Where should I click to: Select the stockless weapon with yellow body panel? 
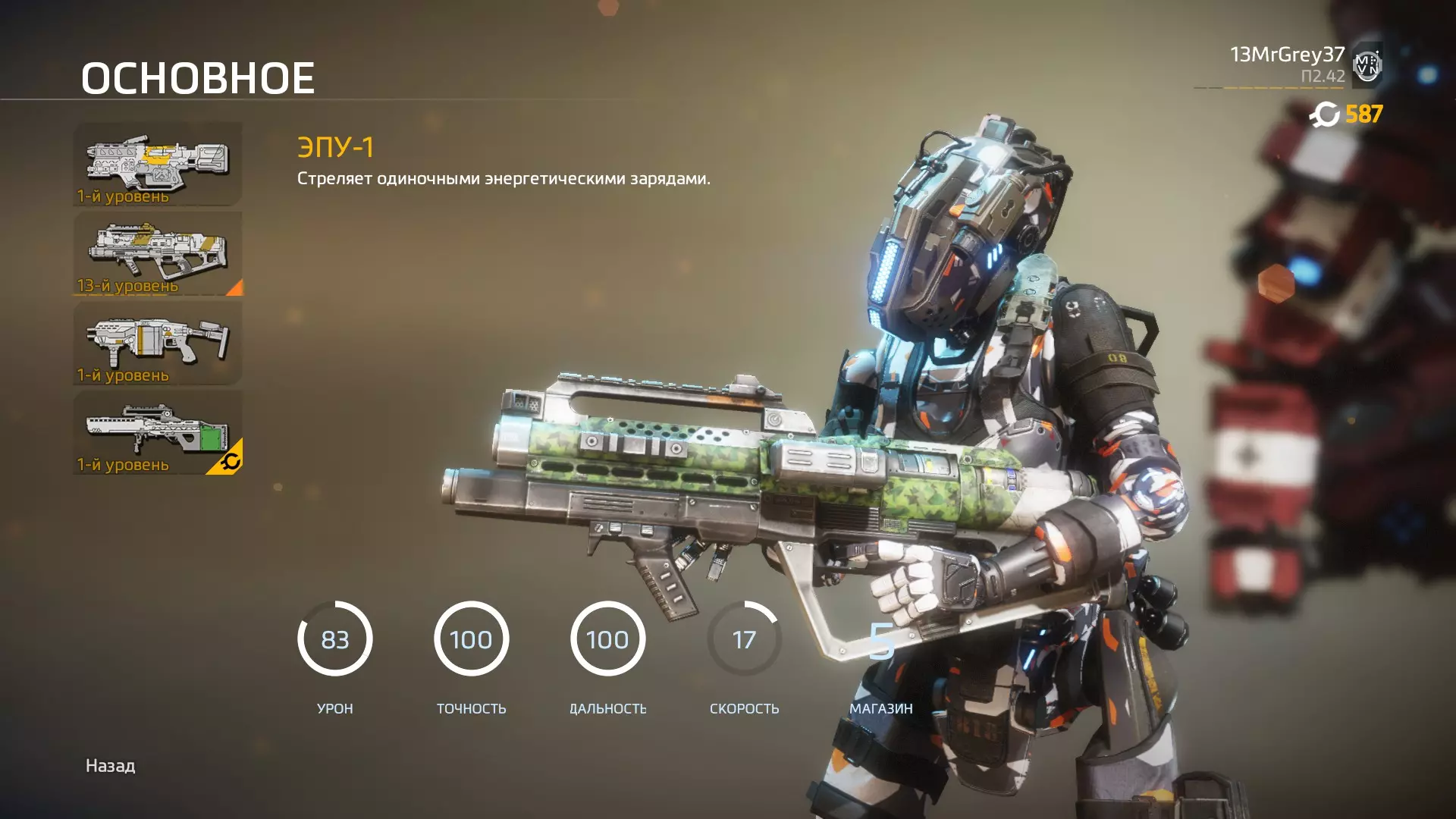pyautogui.click(x=158, y=164)
